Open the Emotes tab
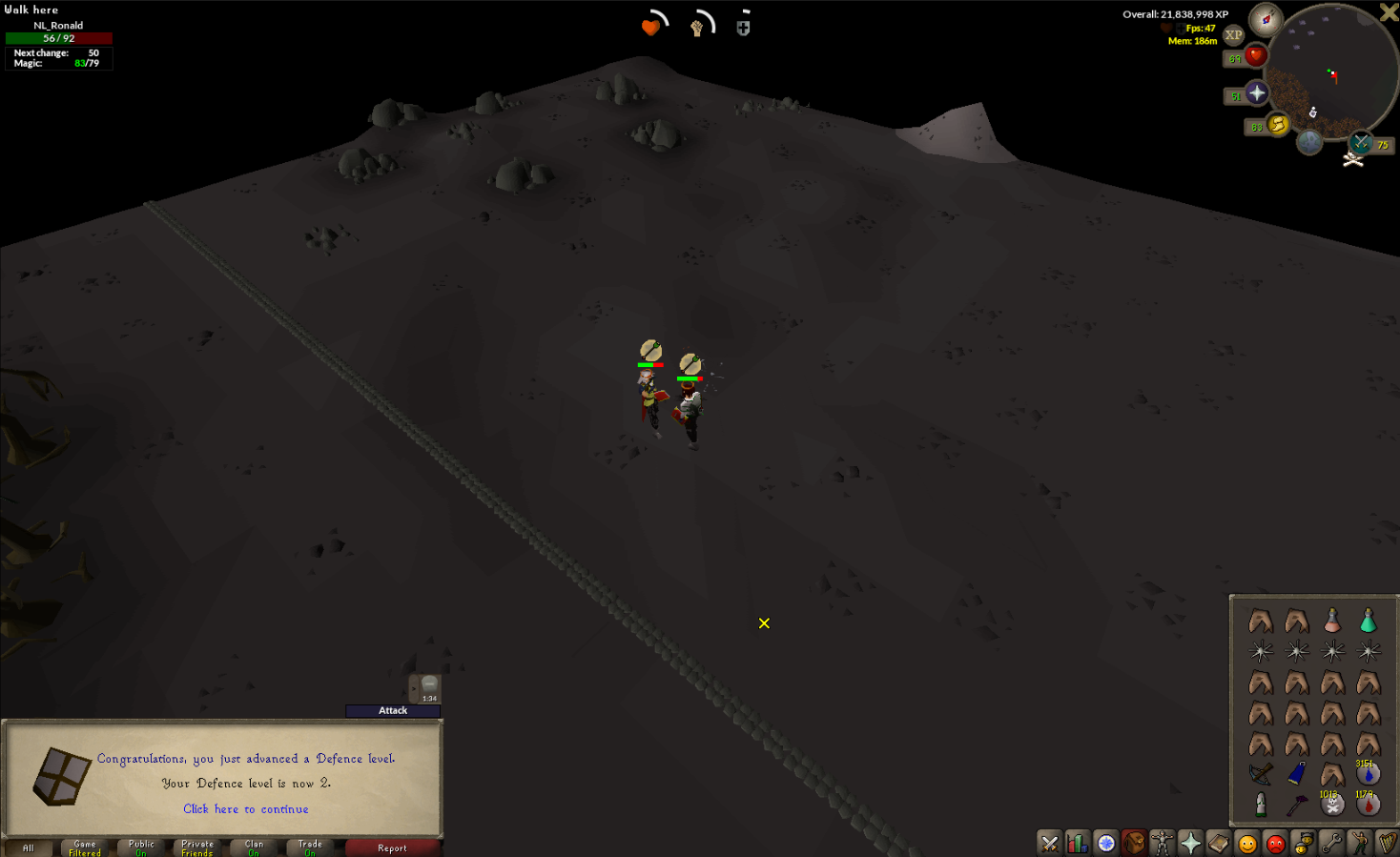The height and width of the screenshot is (857, 1400). coord(1361,843)
